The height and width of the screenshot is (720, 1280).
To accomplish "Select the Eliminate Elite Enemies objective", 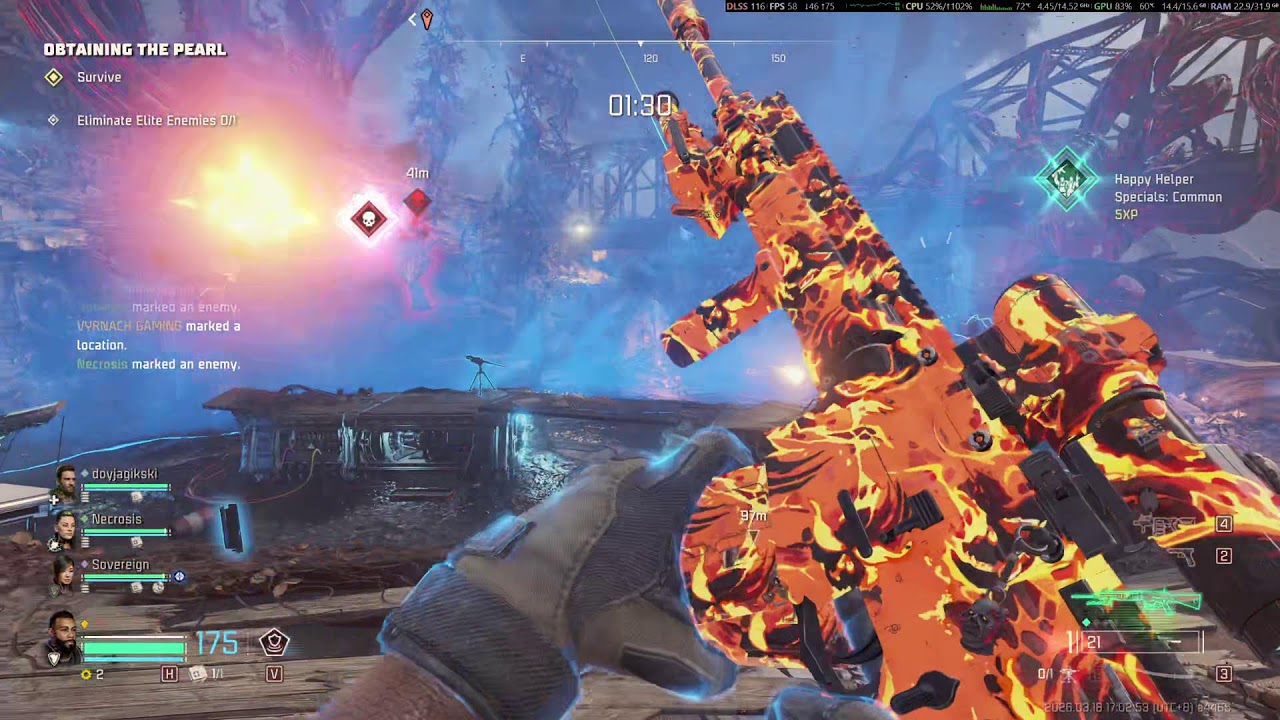I will pos(156,120).
